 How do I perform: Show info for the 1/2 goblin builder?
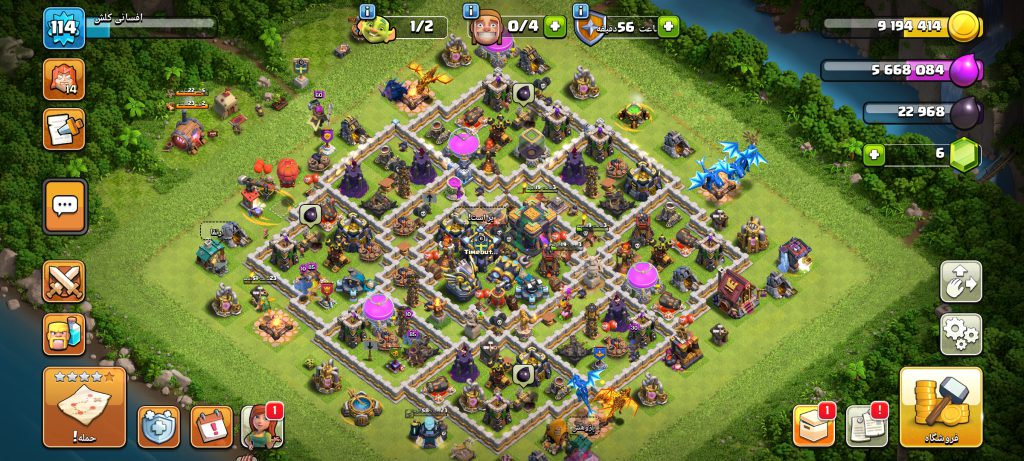point(366,11)
